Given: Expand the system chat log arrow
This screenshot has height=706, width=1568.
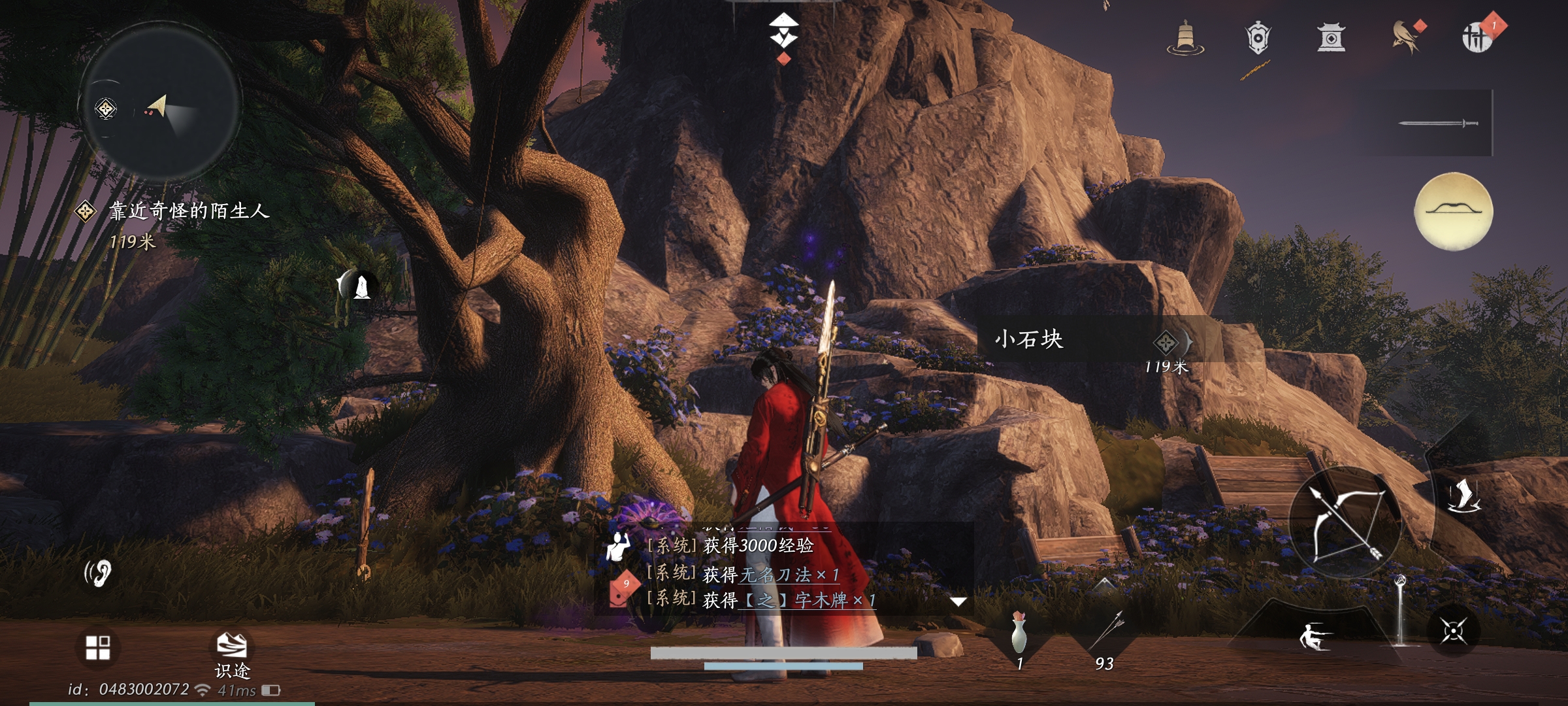Looking at the screenshot, I should click(x=958, y=601).
